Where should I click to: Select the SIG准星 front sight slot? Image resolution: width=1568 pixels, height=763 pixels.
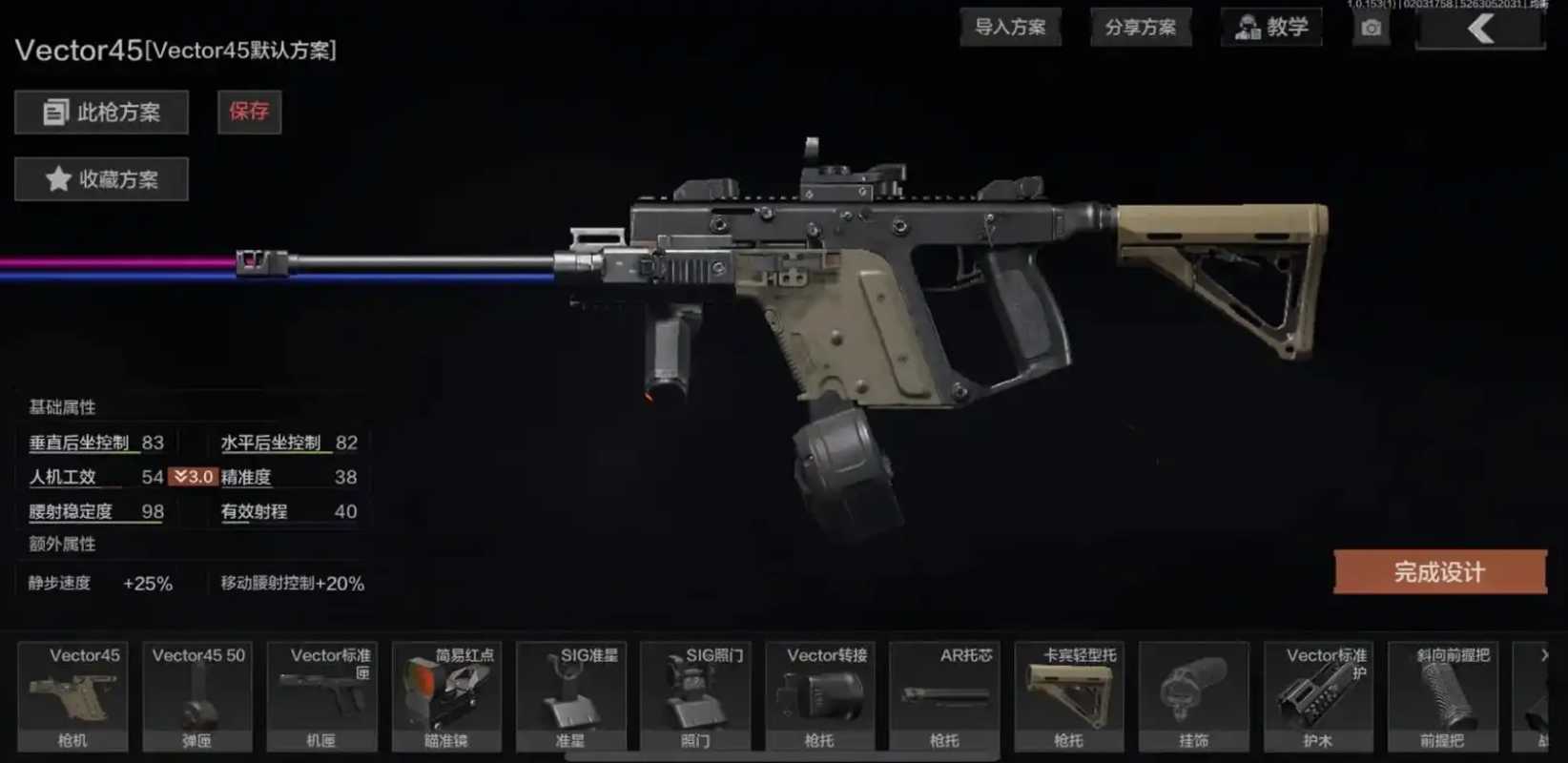pyautogui.click(x=570, y=696)
